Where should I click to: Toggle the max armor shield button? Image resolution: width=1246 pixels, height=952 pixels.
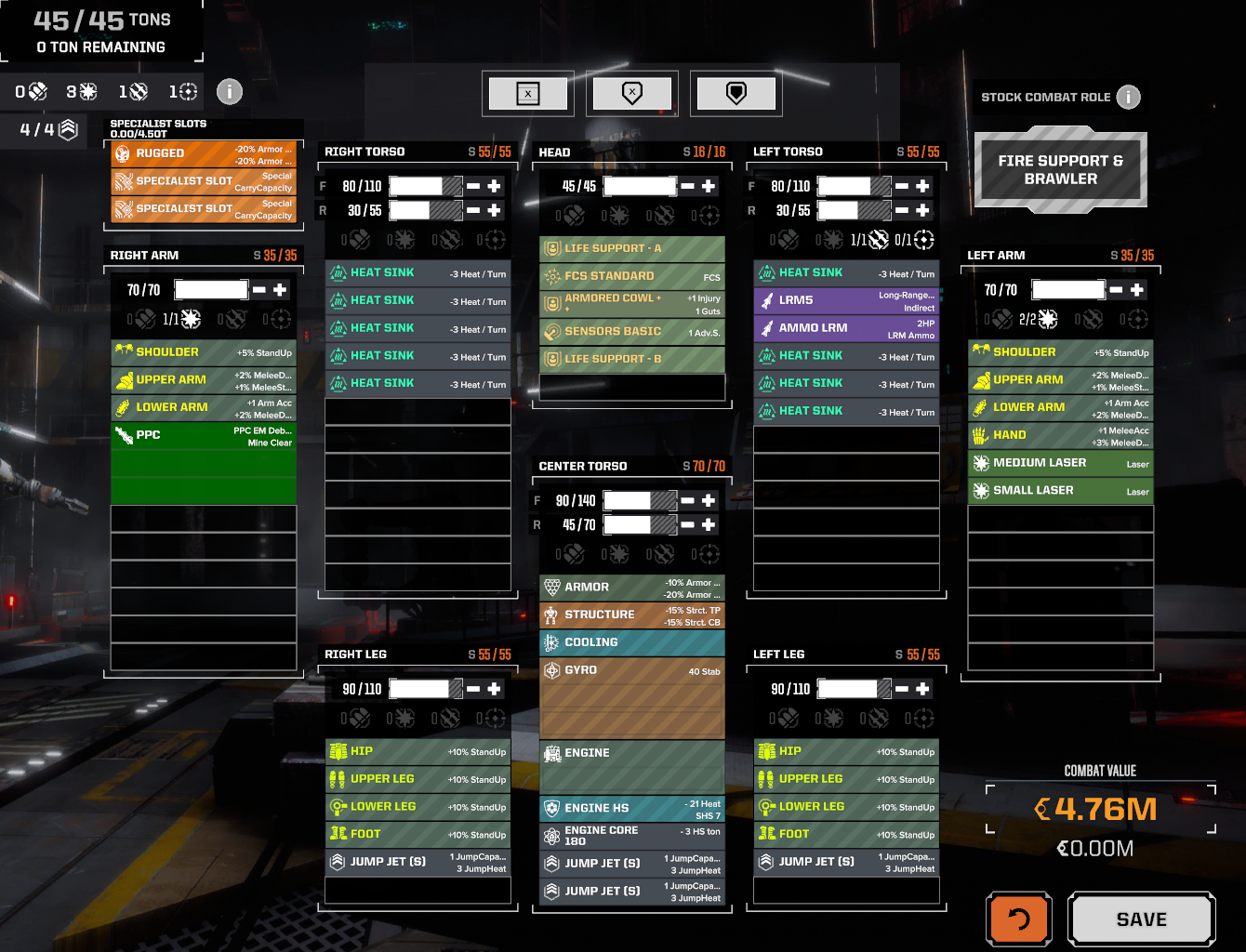pyautogui.click(x=736, y=93)
